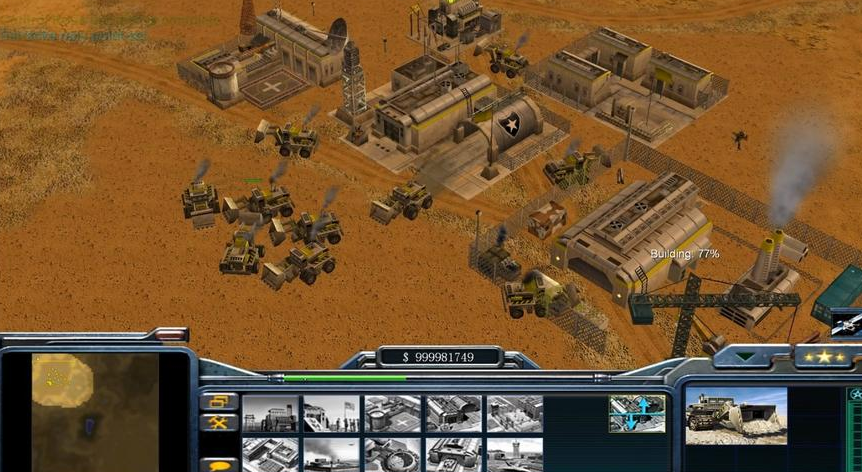
Task: Select the build icon with flag and soldiers
Action: [331, 413]
